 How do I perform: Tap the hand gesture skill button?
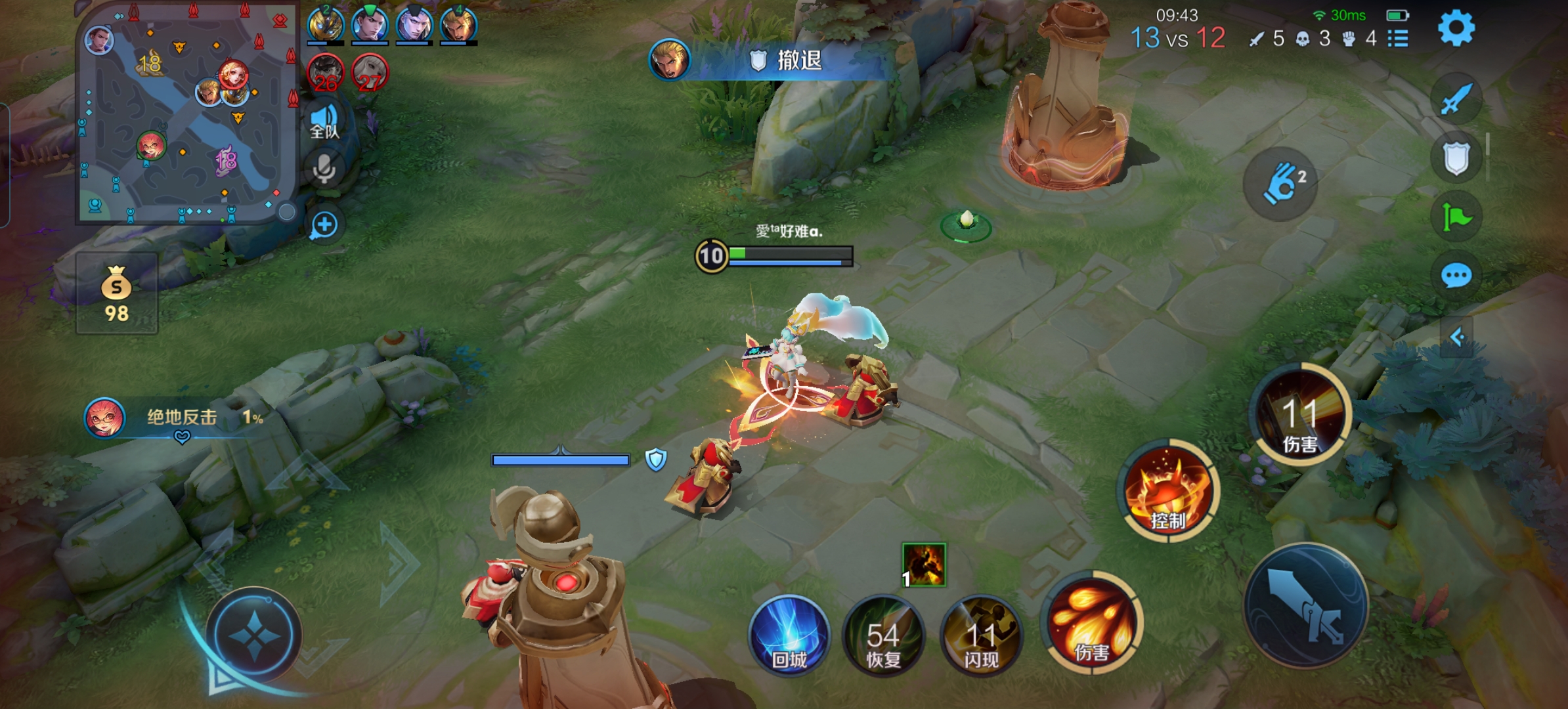point(1280,183)
